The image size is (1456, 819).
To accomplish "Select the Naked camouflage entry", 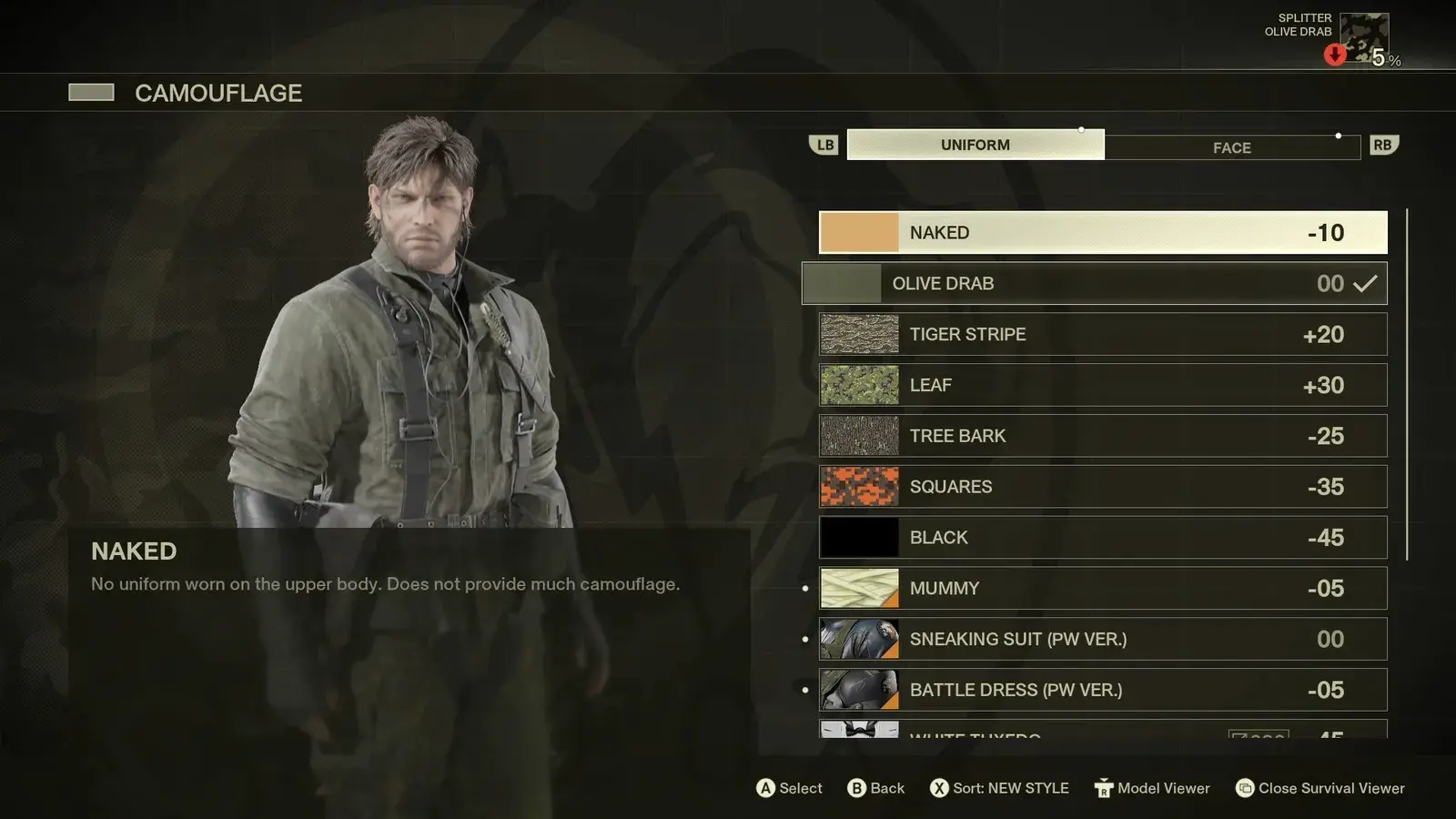I will [1103, 233].
